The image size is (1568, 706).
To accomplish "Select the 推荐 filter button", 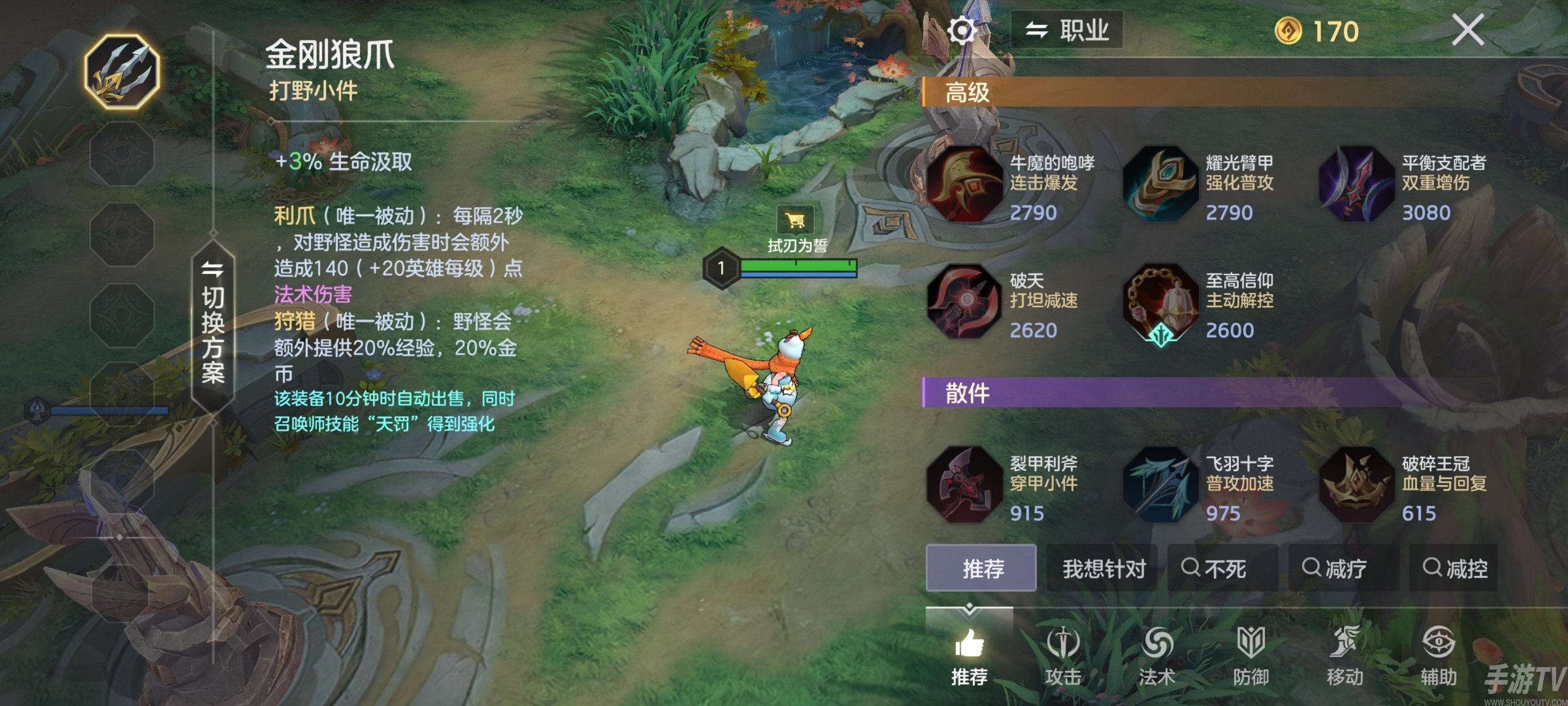I will (981, 568).
